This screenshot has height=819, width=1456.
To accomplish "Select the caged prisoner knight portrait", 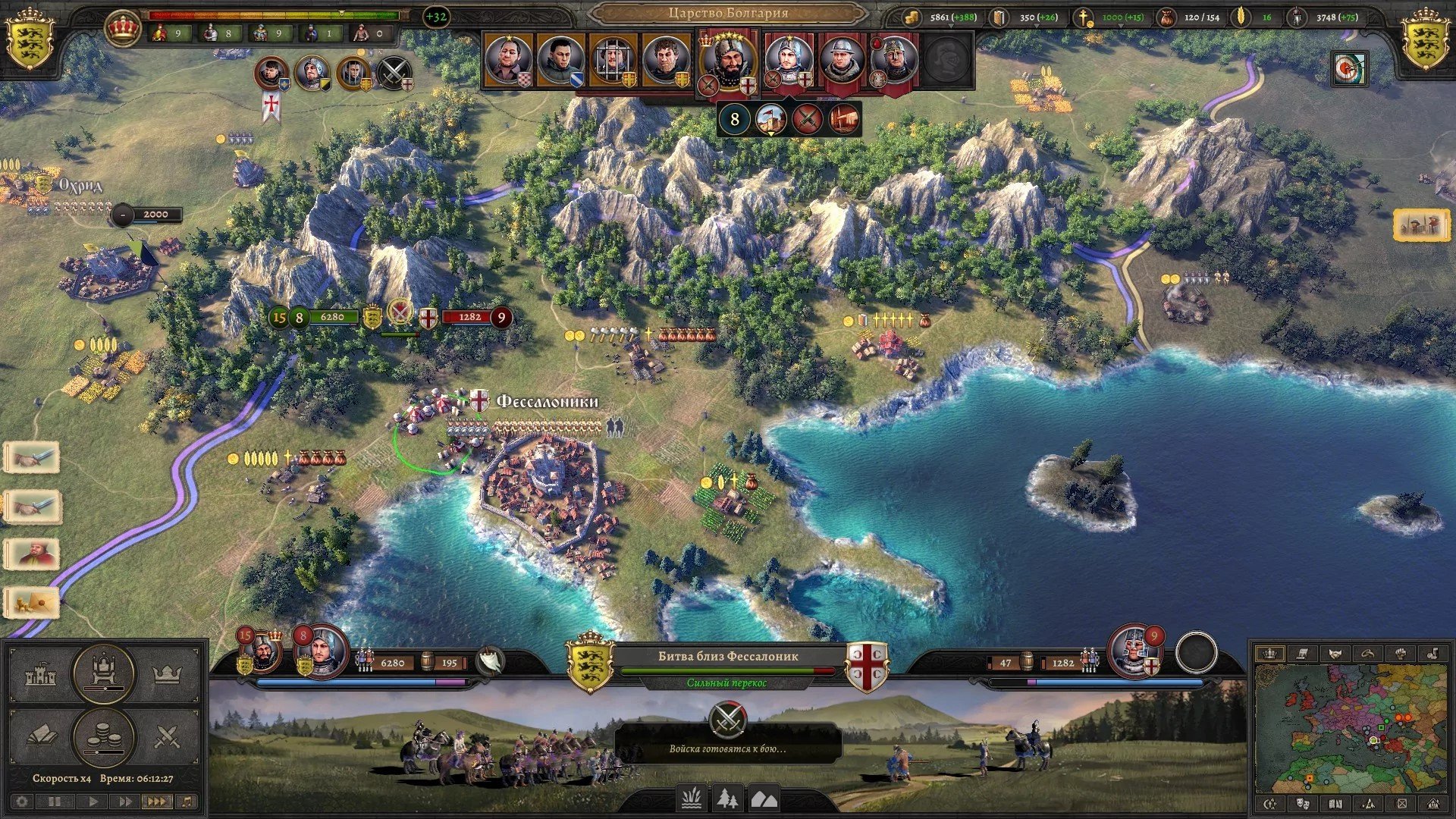I will (613, 61).
